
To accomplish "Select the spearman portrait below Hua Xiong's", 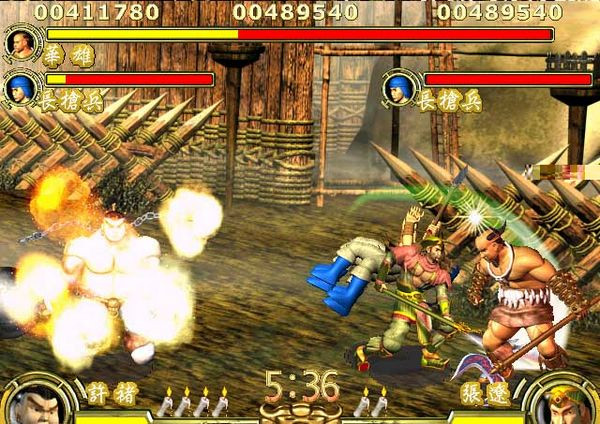I will click(17, 88).
